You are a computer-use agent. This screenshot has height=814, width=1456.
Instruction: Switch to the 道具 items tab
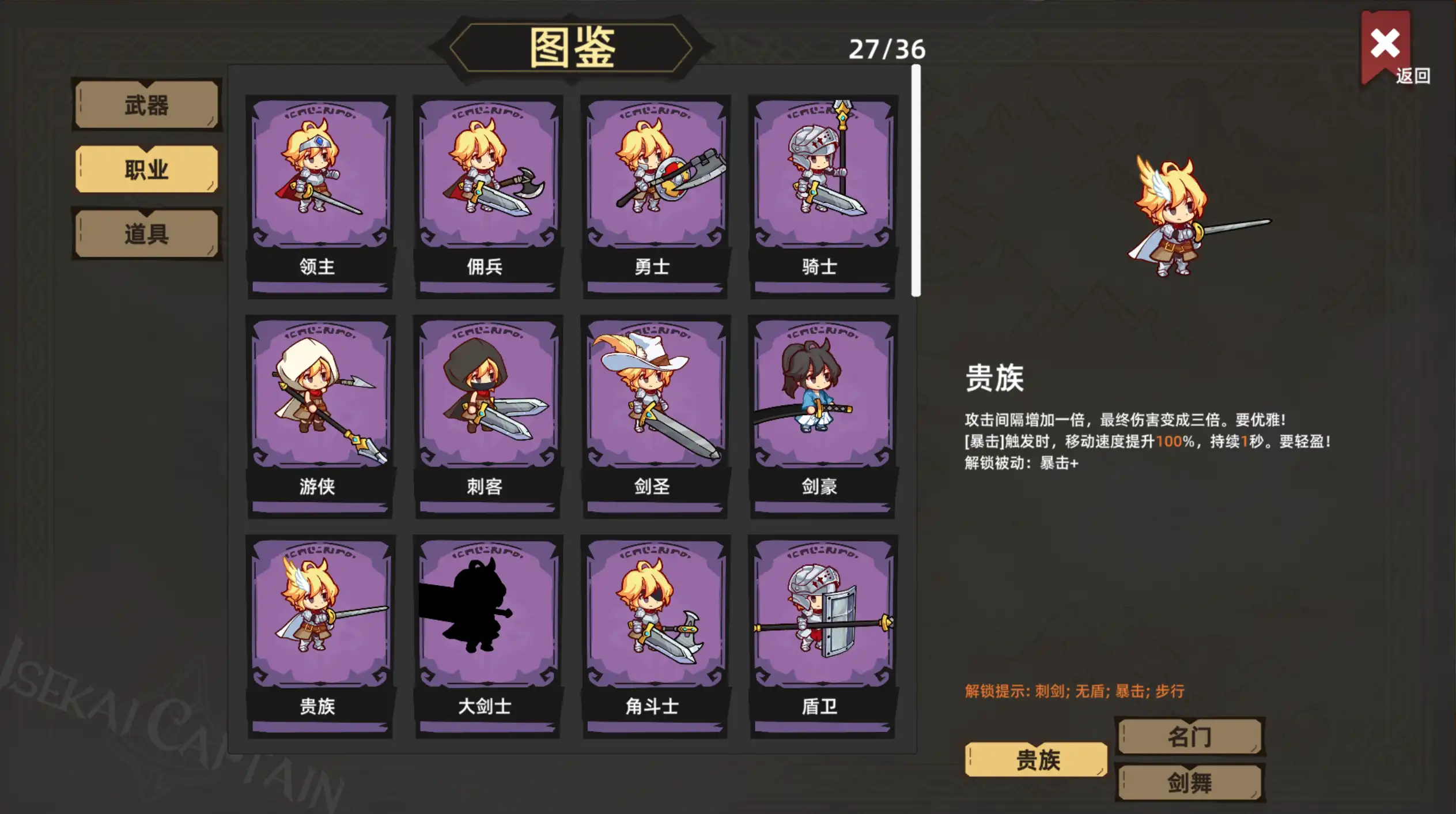[146, 233]
